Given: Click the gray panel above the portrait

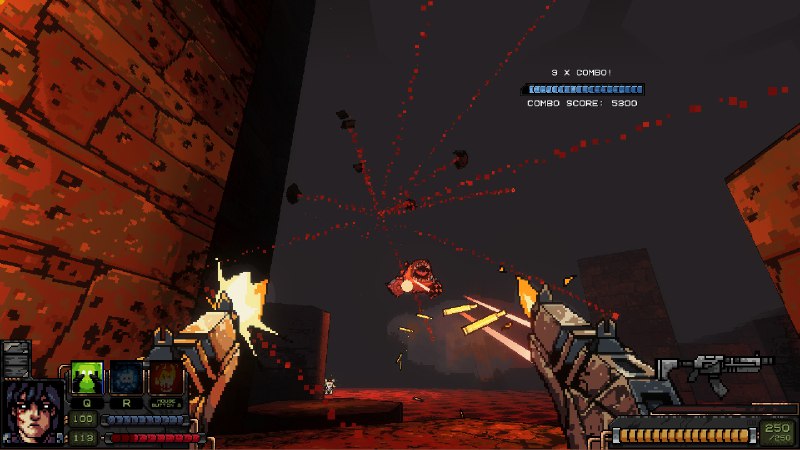Looking at the screenshot, I should (17, 359).
